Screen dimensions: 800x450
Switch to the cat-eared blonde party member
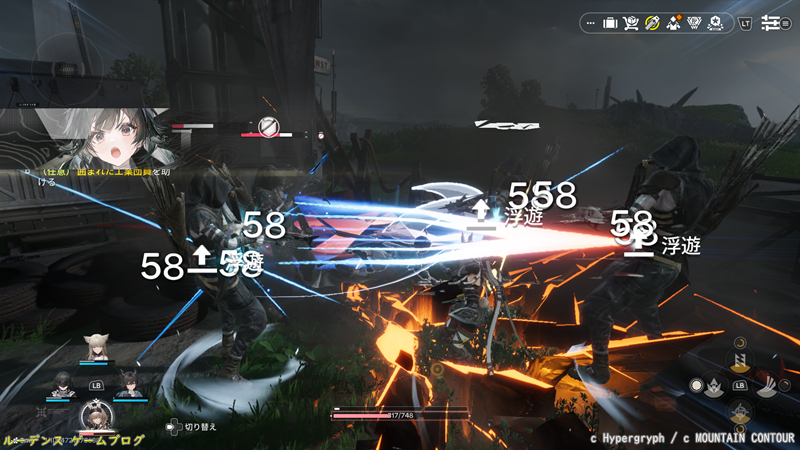[x=98, y=346]
